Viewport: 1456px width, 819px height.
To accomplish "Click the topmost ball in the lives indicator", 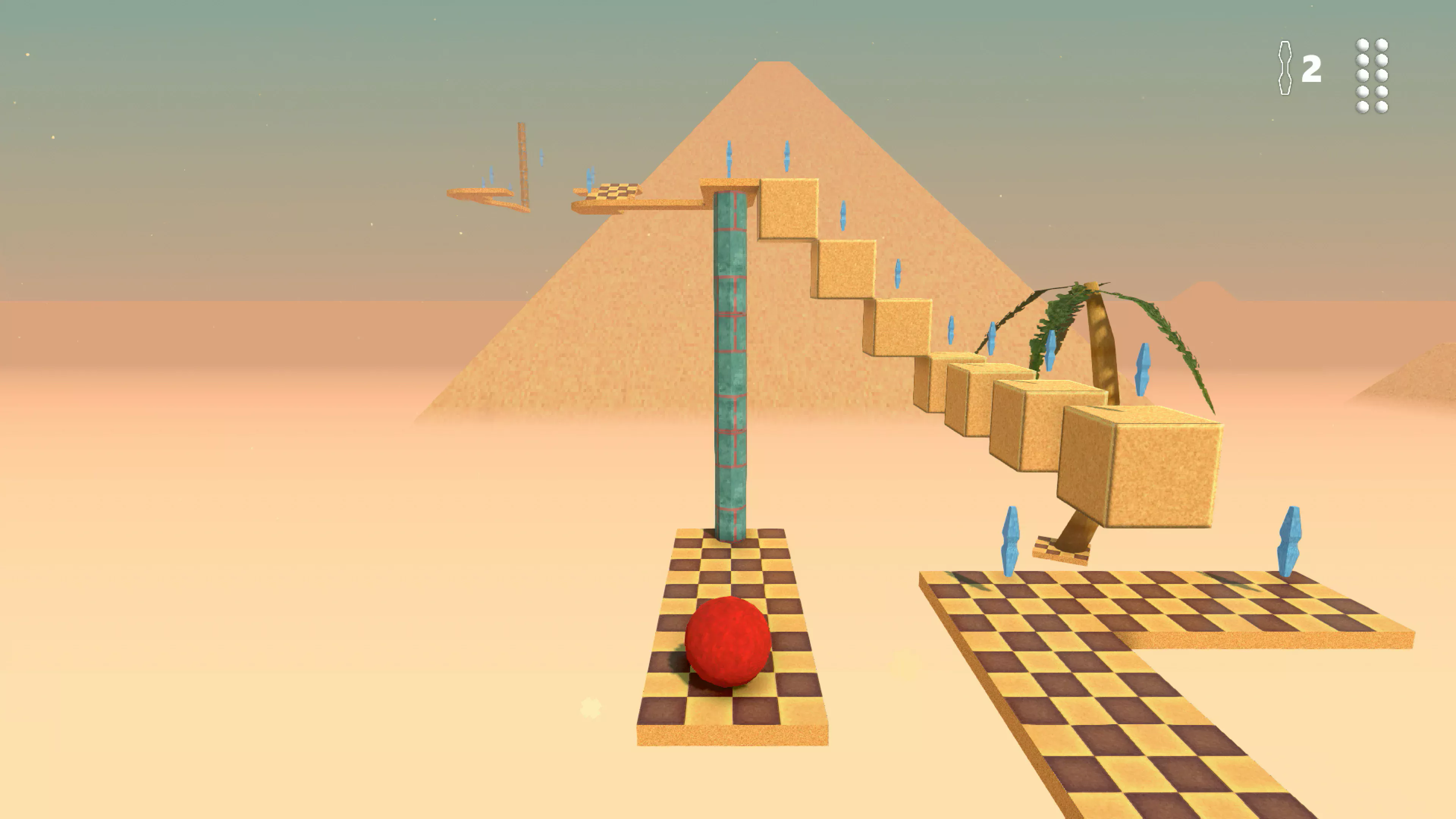I will [x=1362, y=45].
